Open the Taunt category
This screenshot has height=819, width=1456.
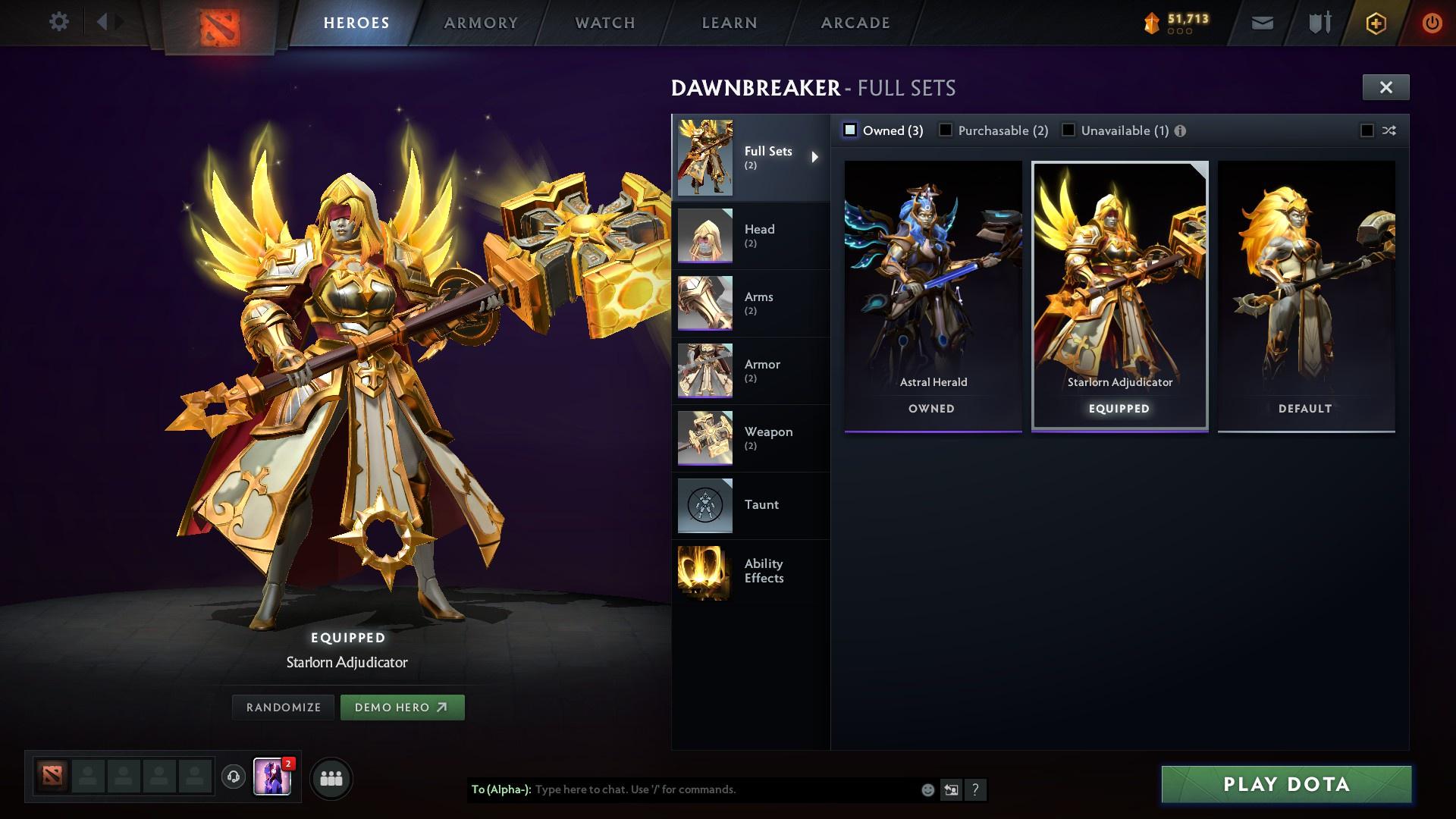(762, 505)
